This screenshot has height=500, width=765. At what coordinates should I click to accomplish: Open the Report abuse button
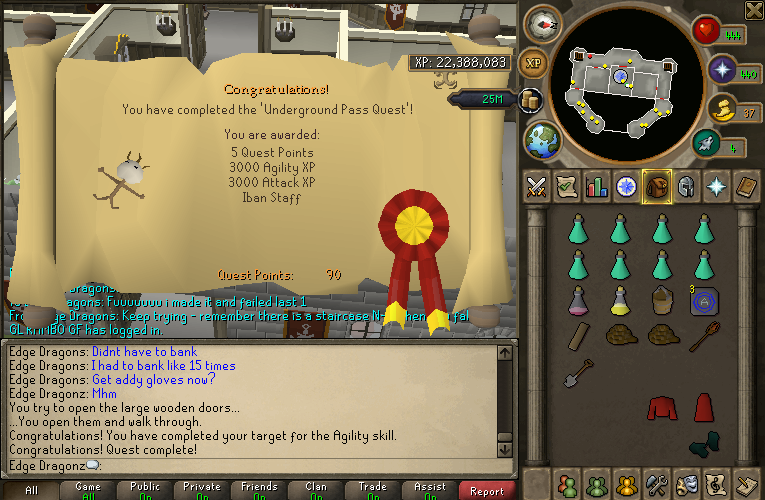(487, 490)
